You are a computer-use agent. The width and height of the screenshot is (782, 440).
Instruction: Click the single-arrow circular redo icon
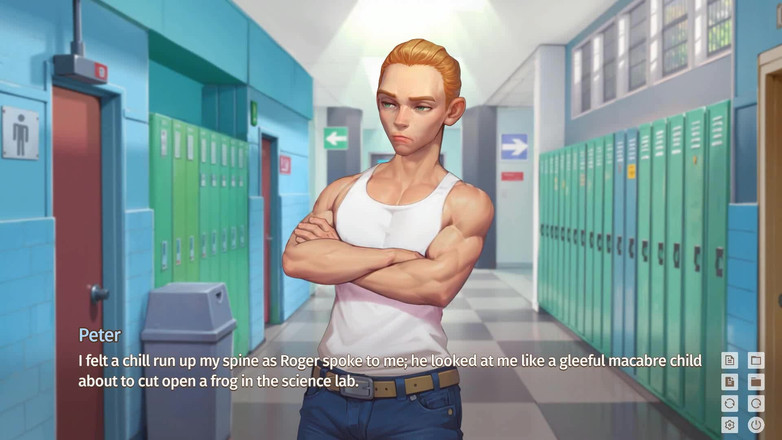click(756, 404)
